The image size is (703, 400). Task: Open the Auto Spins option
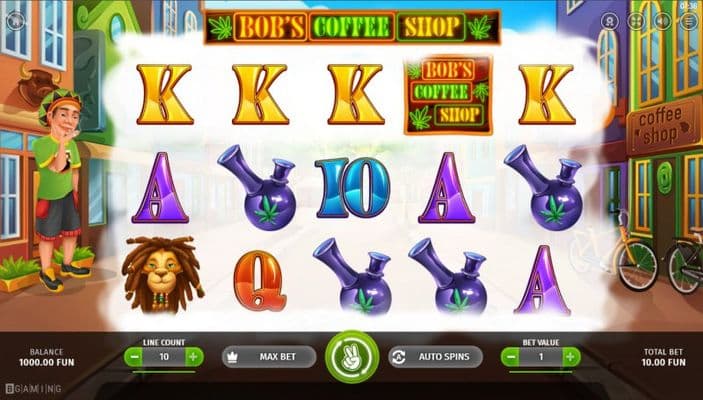435,357
